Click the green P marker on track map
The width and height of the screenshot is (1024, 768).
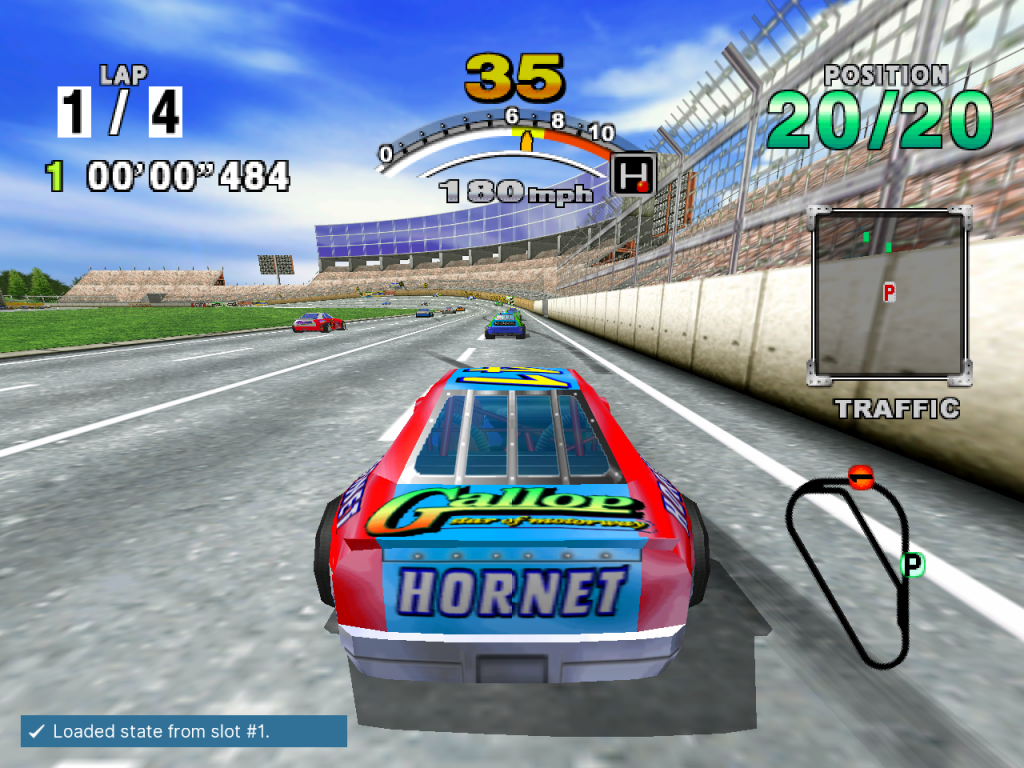point(912,565)
